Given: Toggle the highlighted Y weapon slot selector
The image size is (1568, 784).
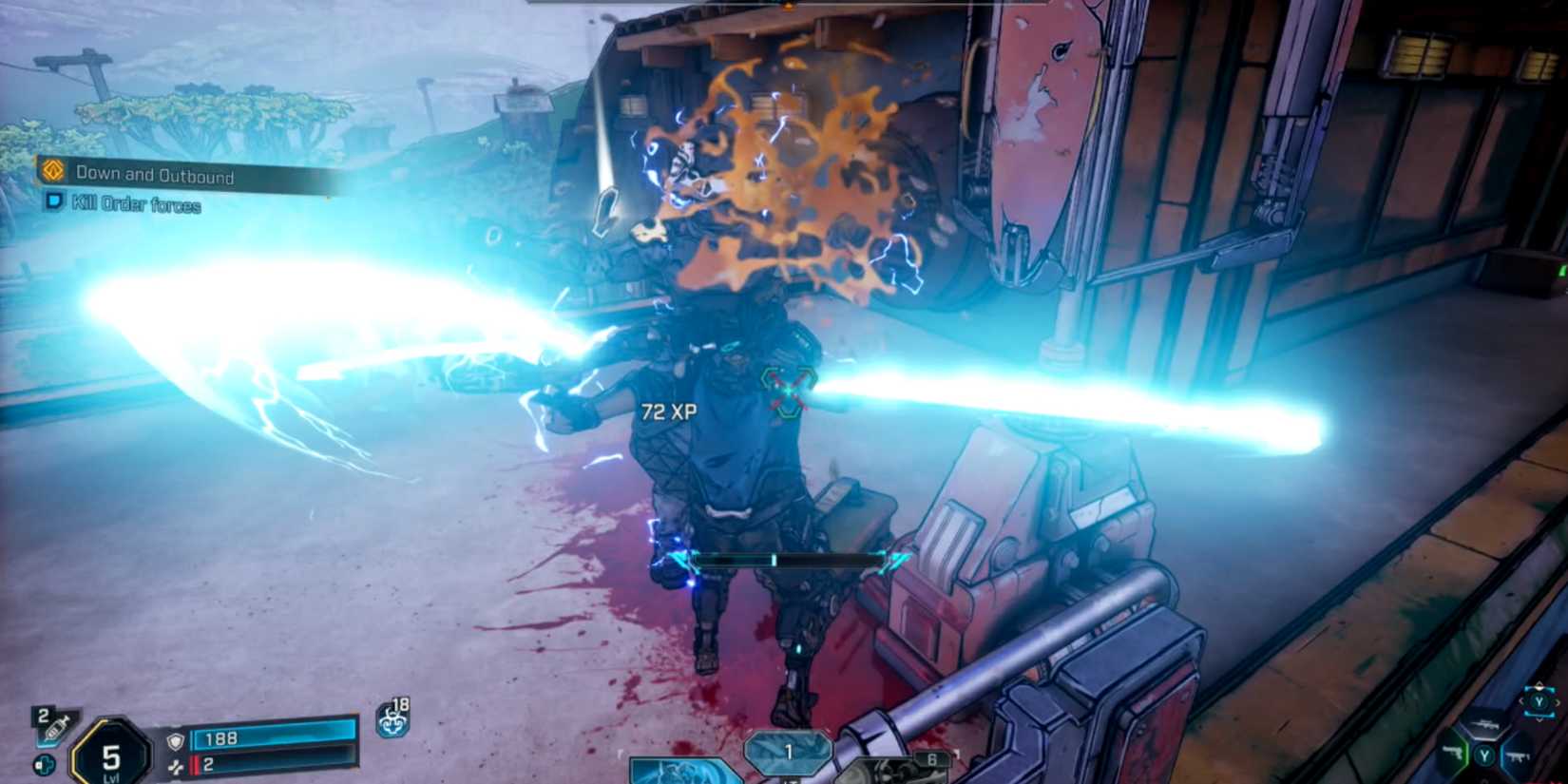Looking at the screenshot, I should 1539,701.
